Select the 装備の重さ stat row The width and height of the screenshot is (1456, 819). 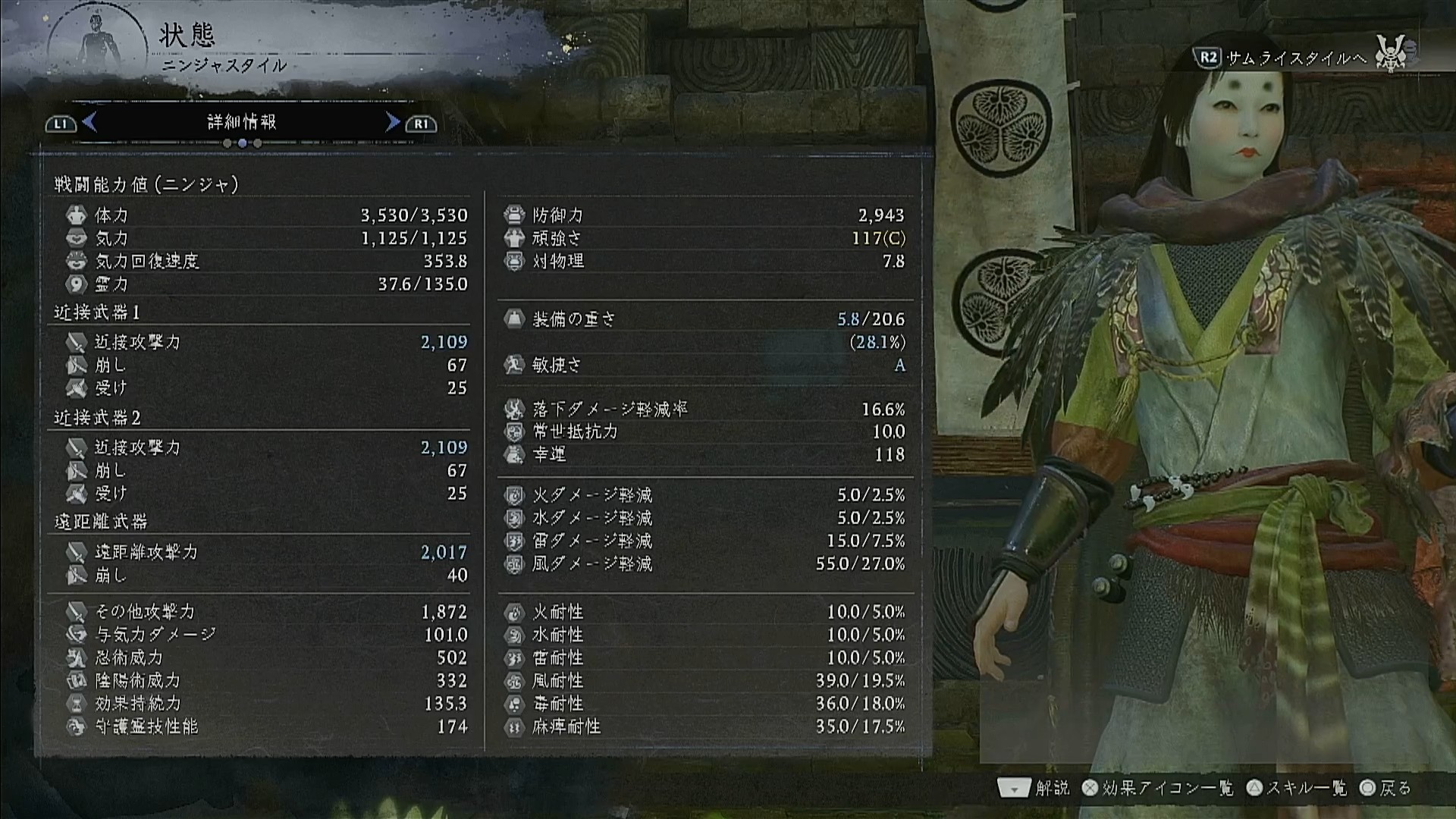(x=704, y=319)
